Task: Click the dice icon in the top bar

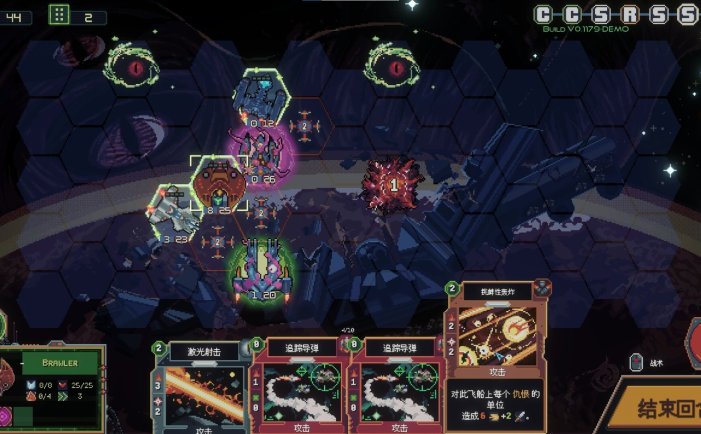Action: pos(59,15)
